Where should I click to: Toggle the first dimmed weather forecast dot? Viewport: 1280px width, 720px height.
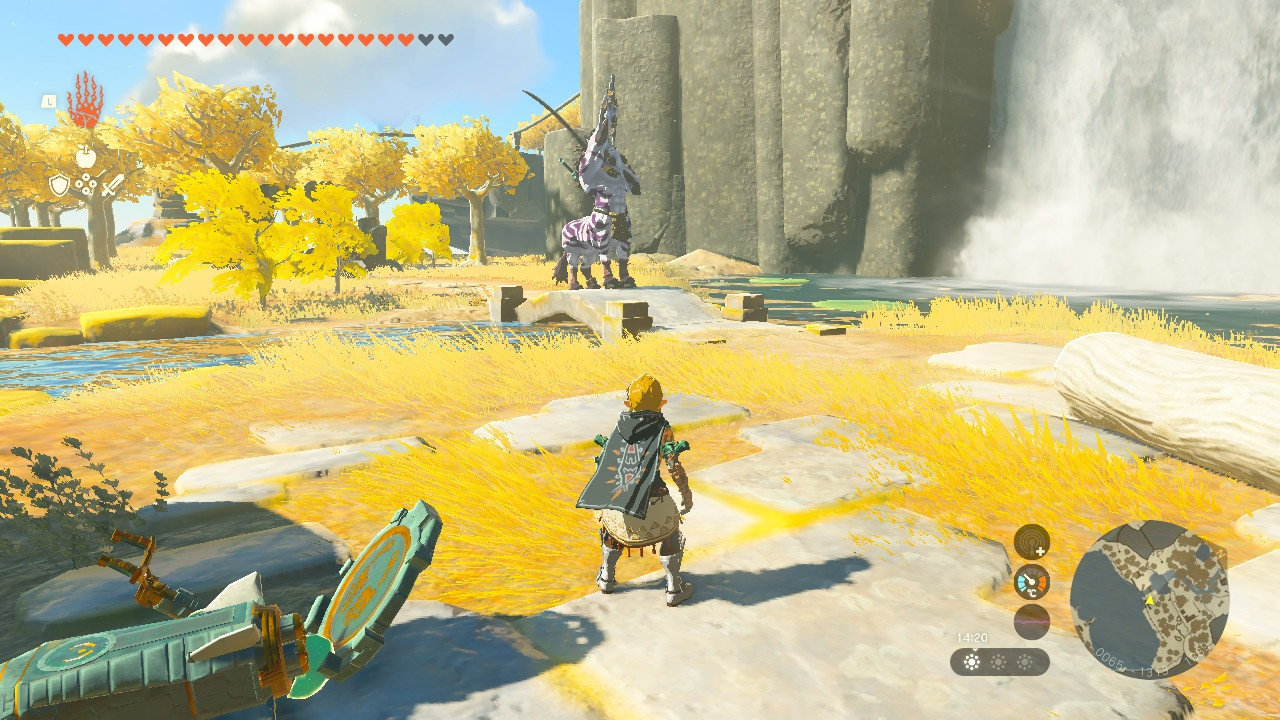[998, 662]
